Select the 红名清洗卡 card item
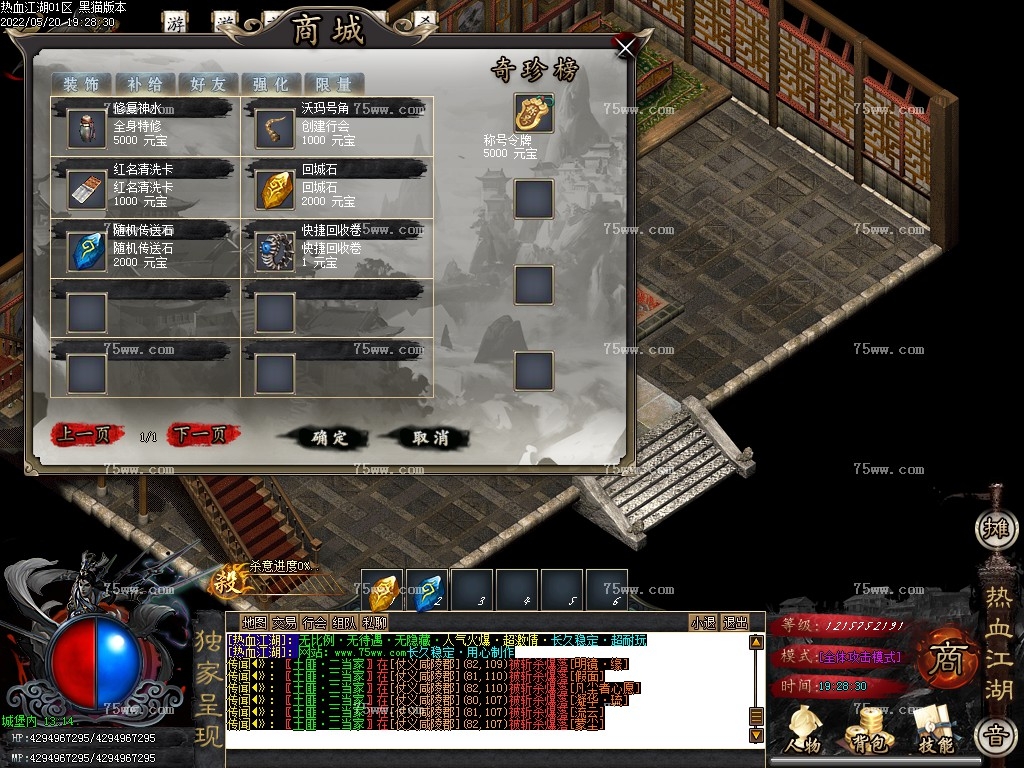The width and height of the screenshot is (1024, 768). 87,190
